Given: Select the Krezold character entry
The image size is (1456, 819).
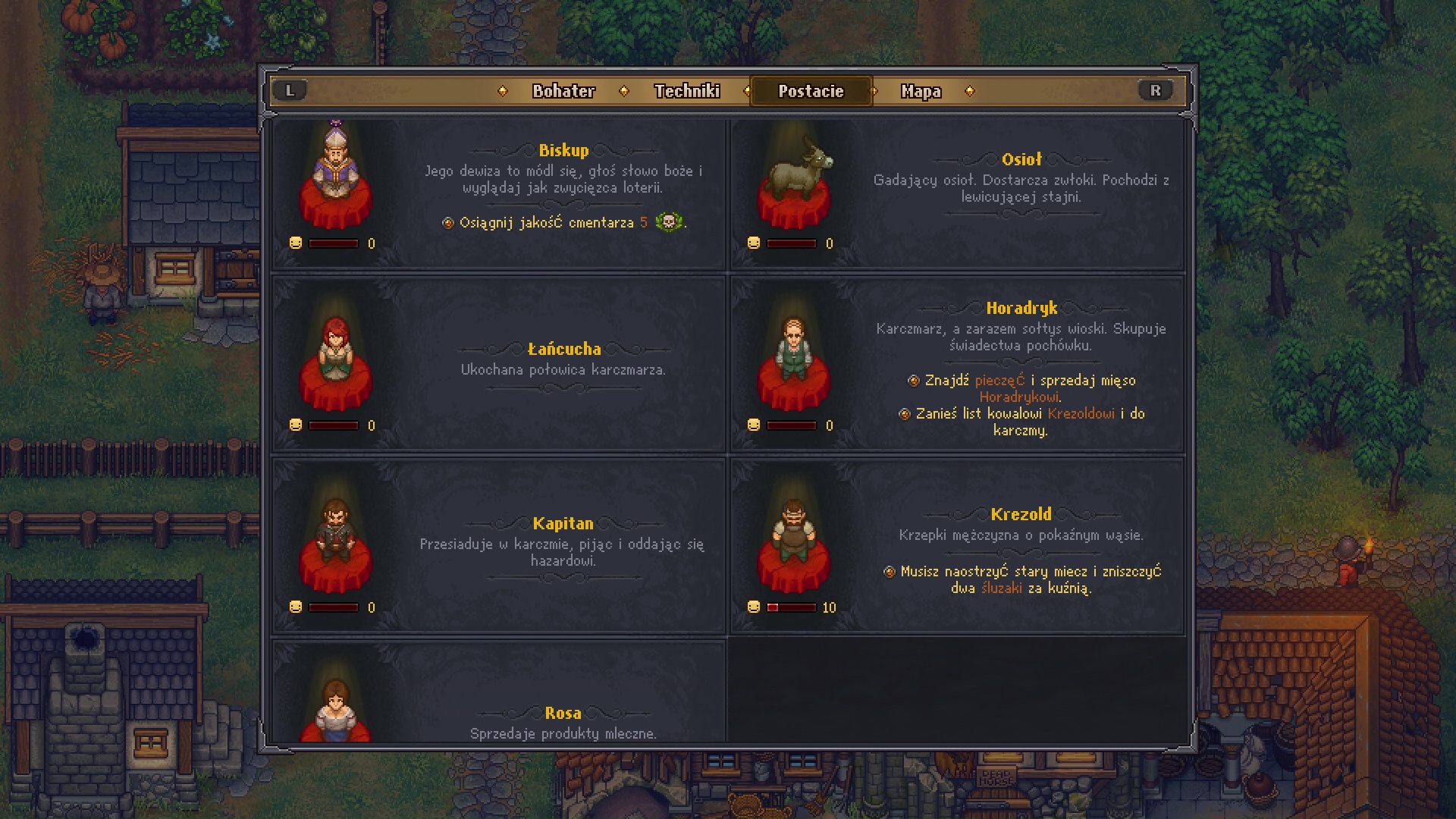Looking at the screenshot, I should (x=957, y=546).
